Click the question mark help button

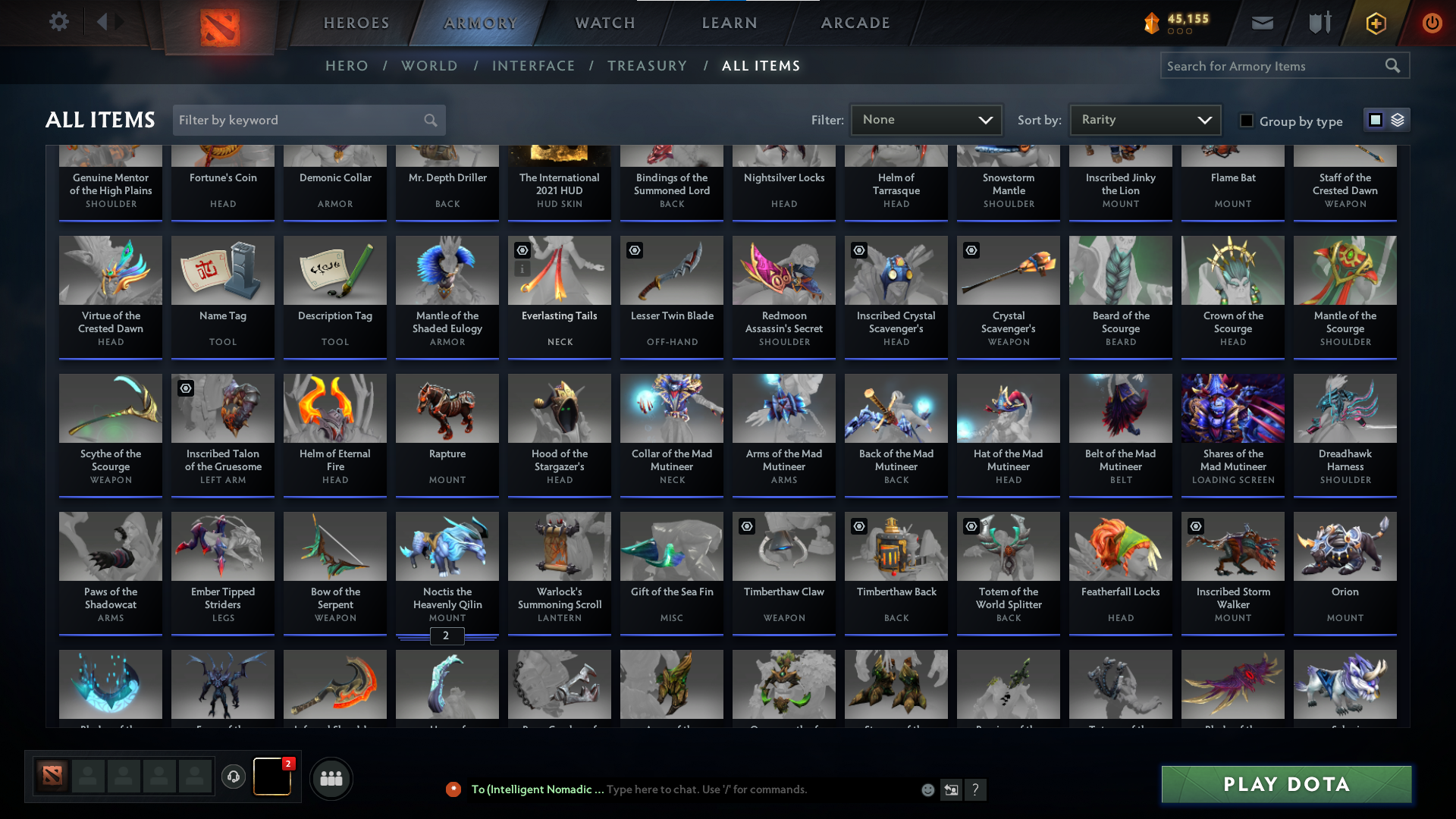point(976,789)
